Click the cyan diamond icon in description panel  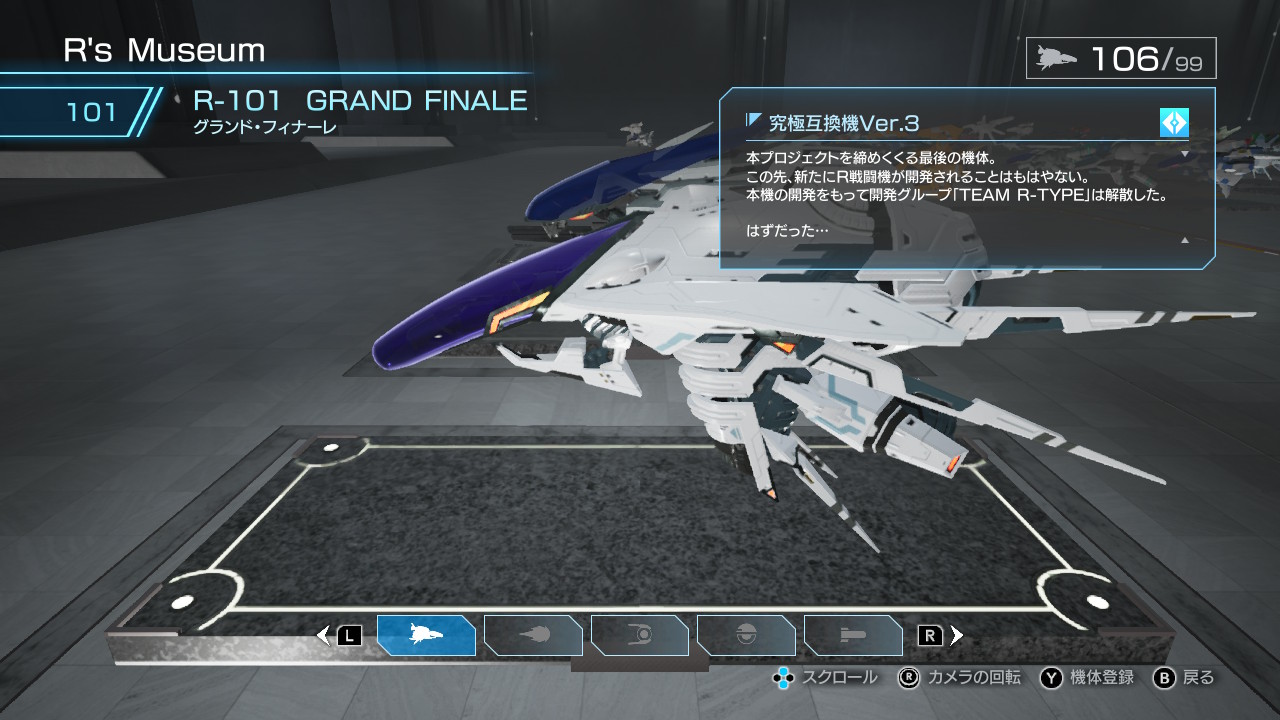[1174, 123]
